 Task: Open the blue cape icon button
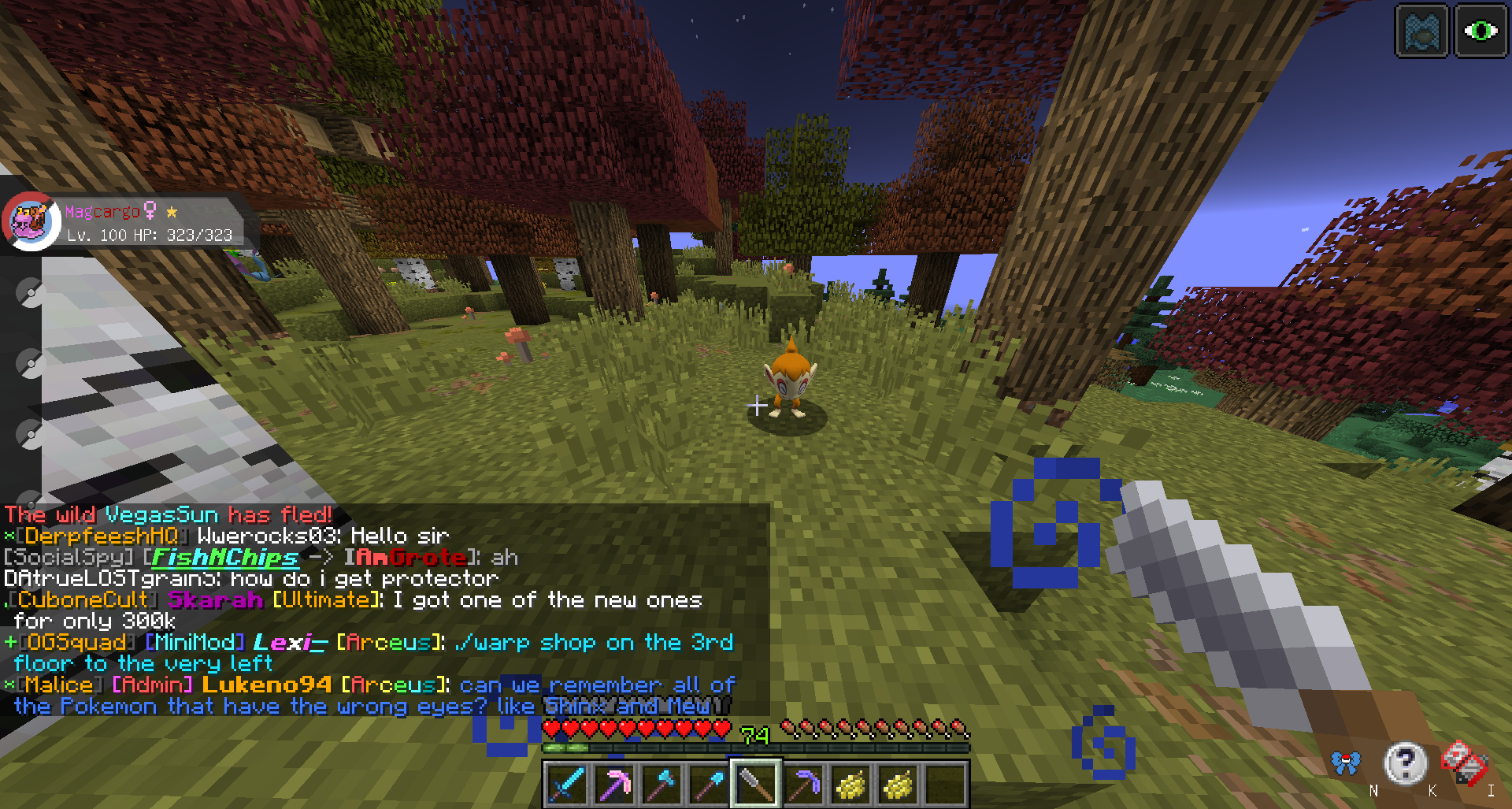1421,32
